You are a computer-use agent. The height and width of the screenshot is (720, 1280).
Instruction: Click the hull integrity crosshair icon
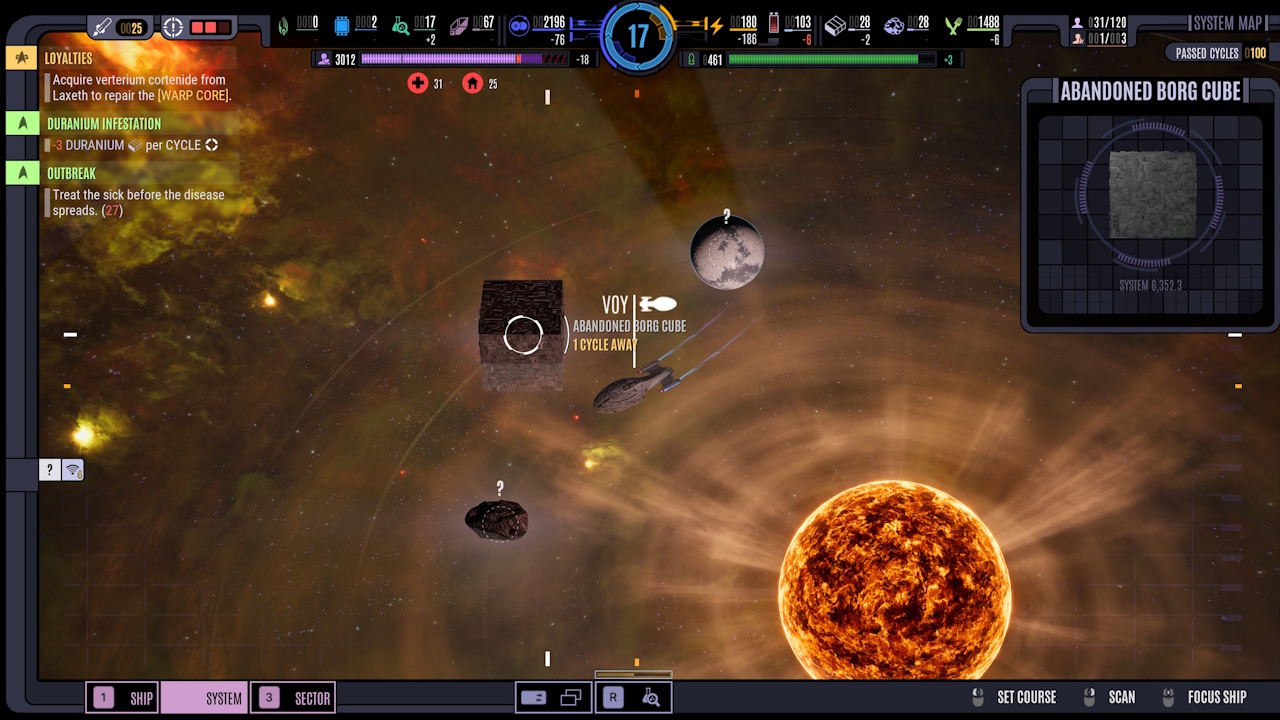pos(173,27)
